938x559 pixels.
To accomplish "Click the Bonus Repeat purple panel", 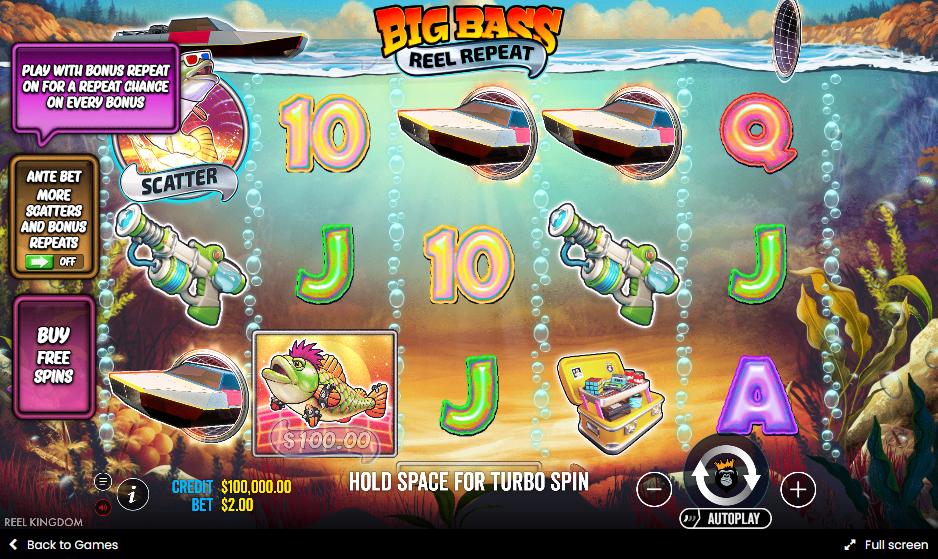I will 94,87.
